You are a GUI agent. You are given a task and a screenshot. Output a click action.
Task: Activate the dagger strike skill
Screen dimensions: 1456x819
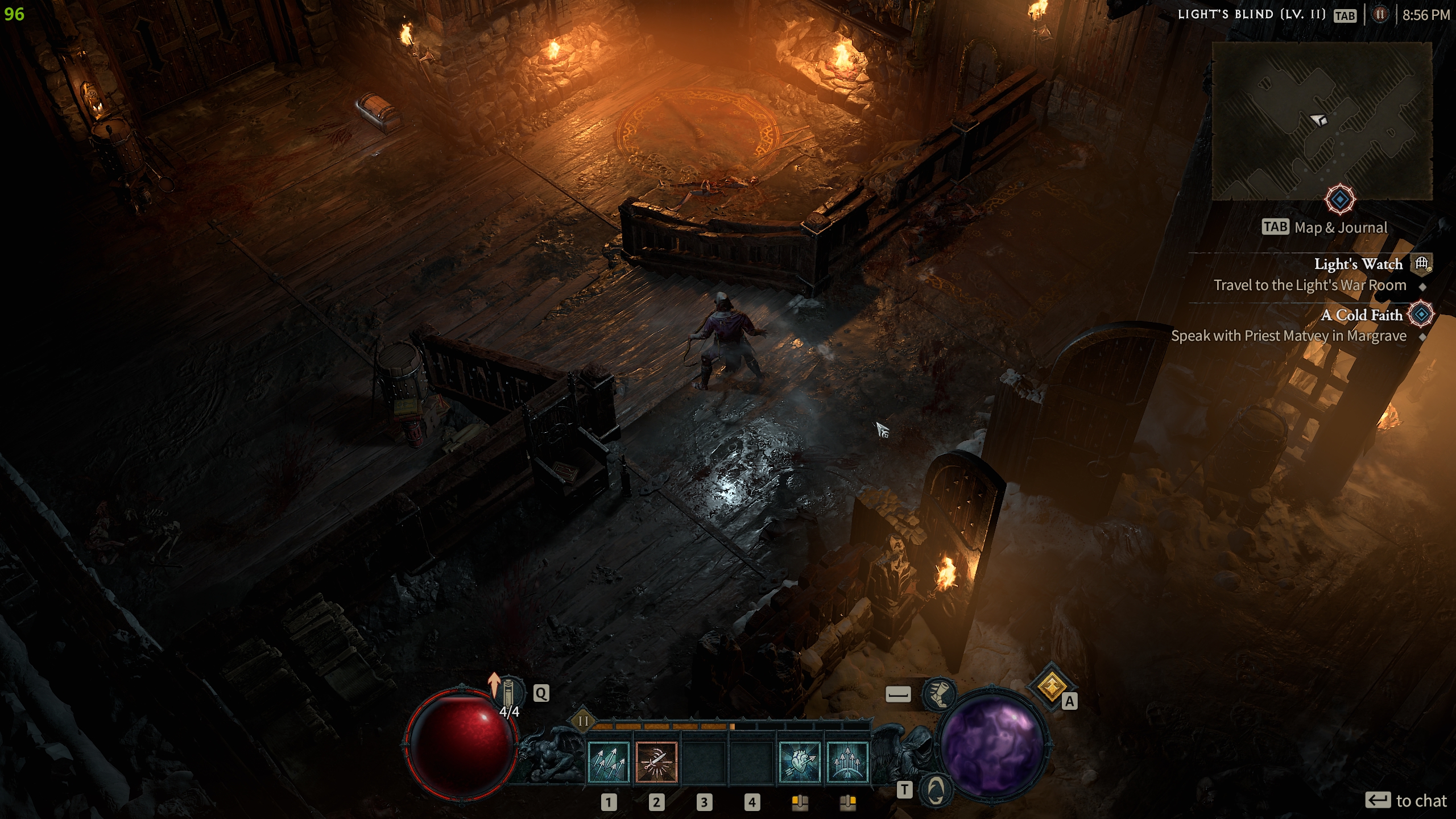pos(656,763)
